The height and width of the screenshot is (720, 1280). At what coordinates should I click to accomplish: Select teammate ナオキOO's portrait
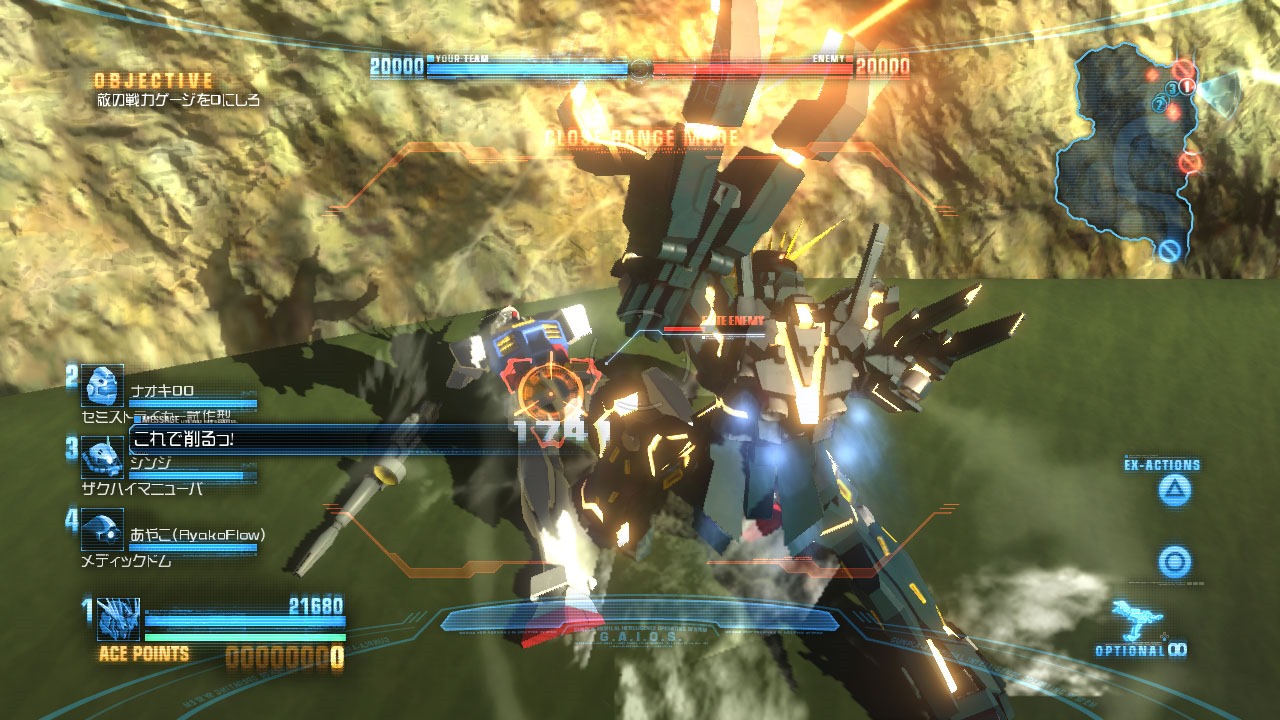102,386
